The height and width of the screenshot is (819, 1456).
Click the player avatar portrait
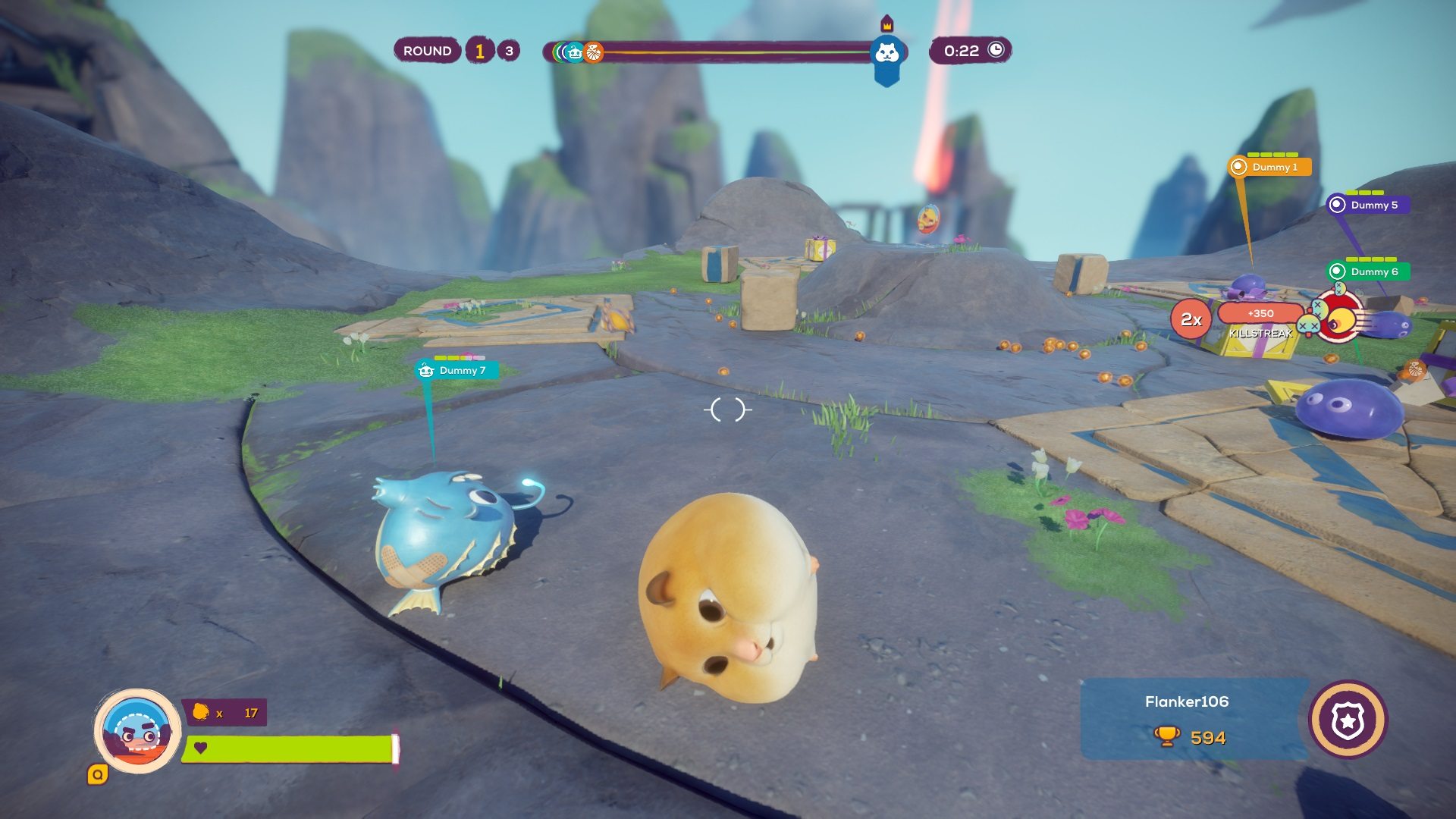[x=137, y=730]
